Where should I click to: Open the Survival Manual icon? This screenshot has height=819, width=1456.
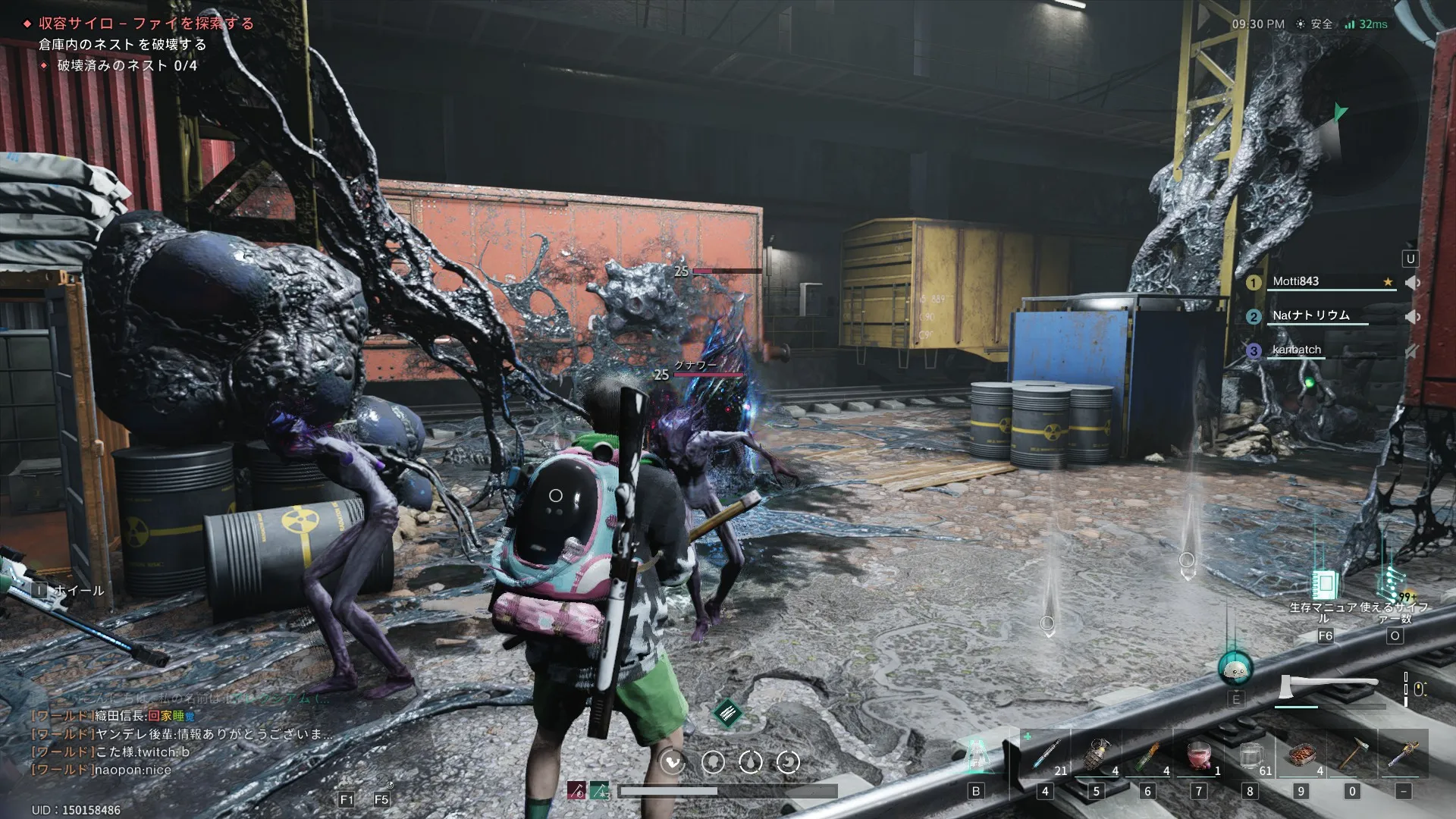1325,585
